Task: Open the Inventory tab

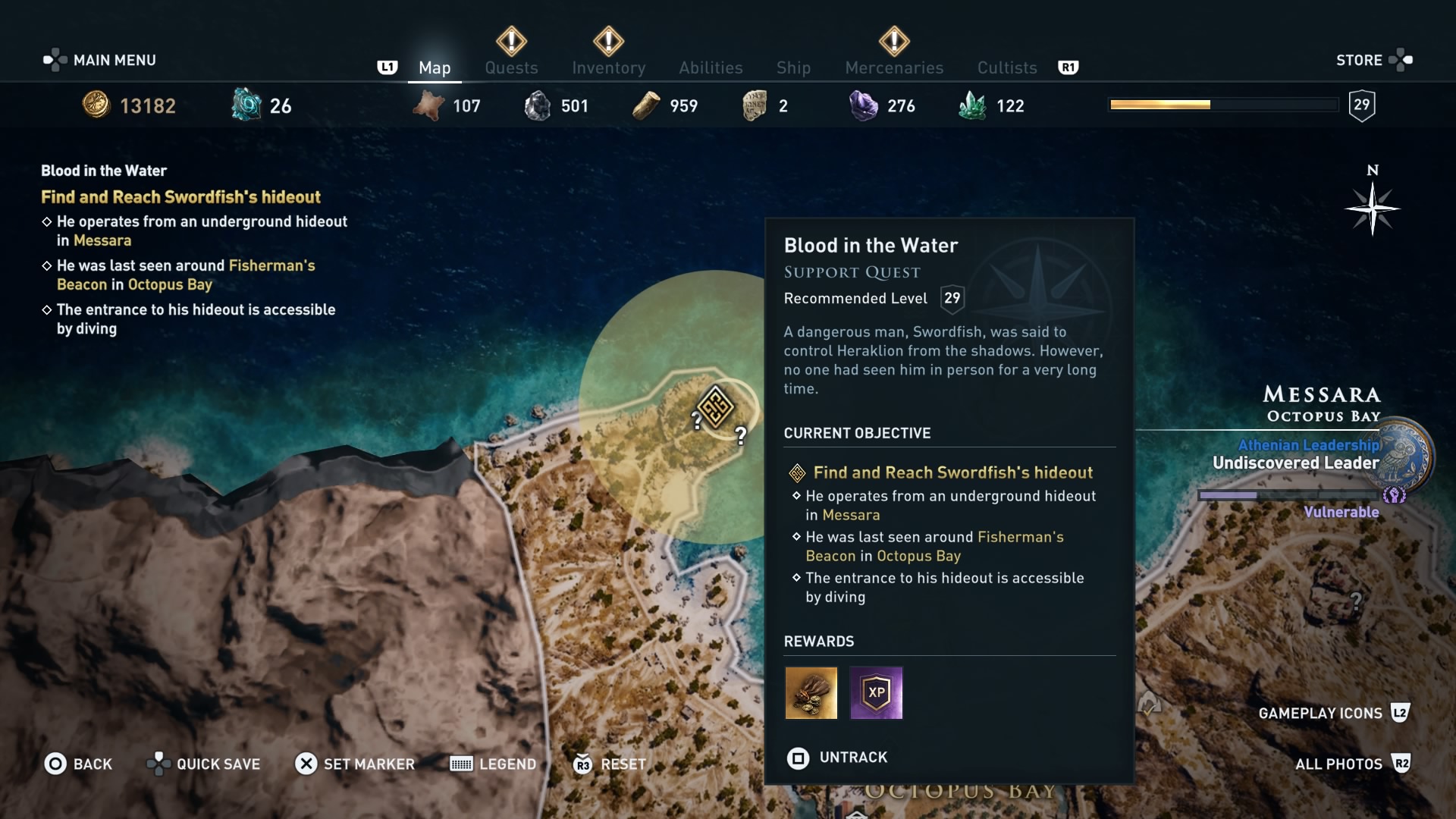Action: coord(609,67)
